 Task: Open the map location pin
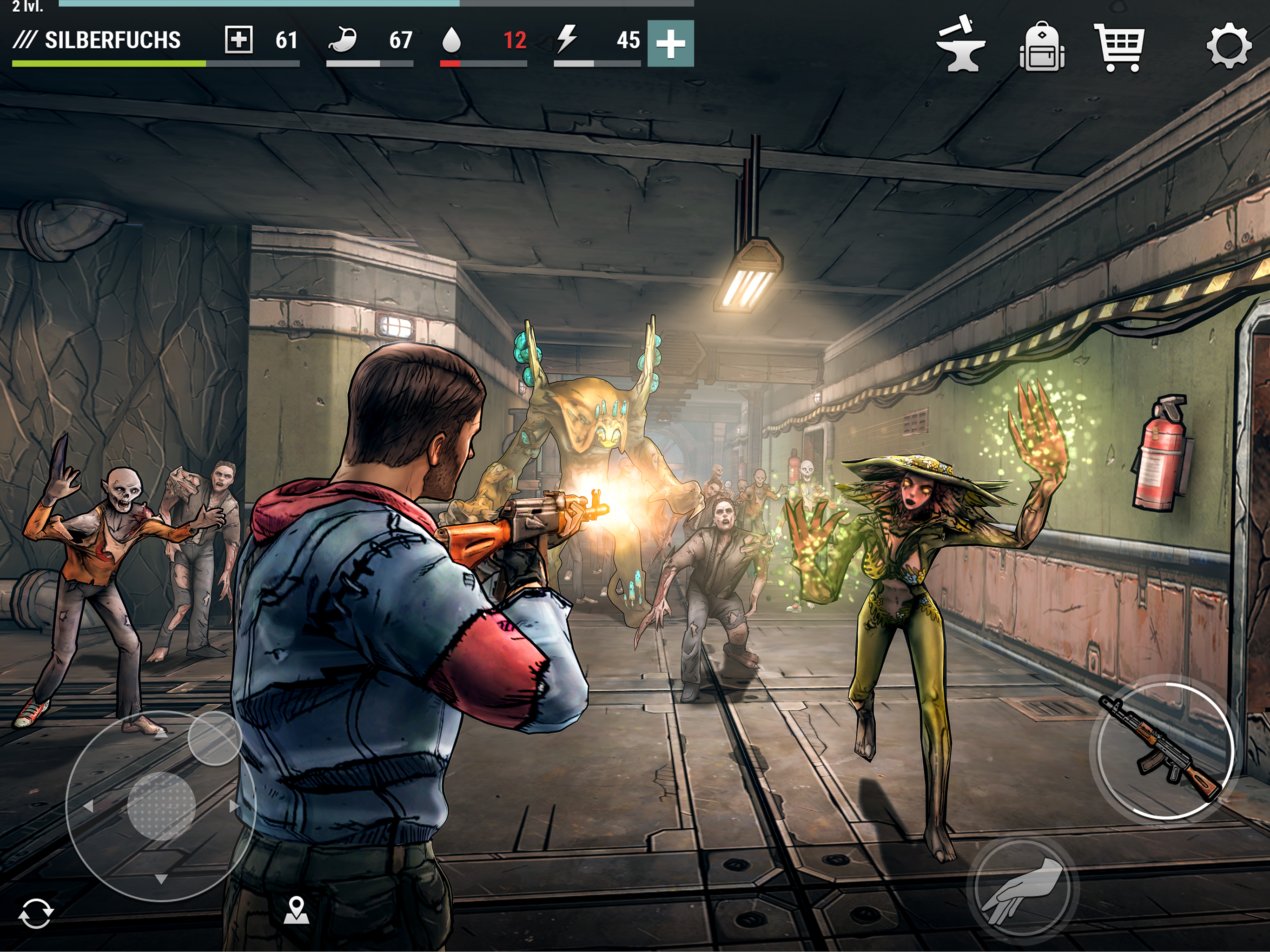(x=296, y=910)
